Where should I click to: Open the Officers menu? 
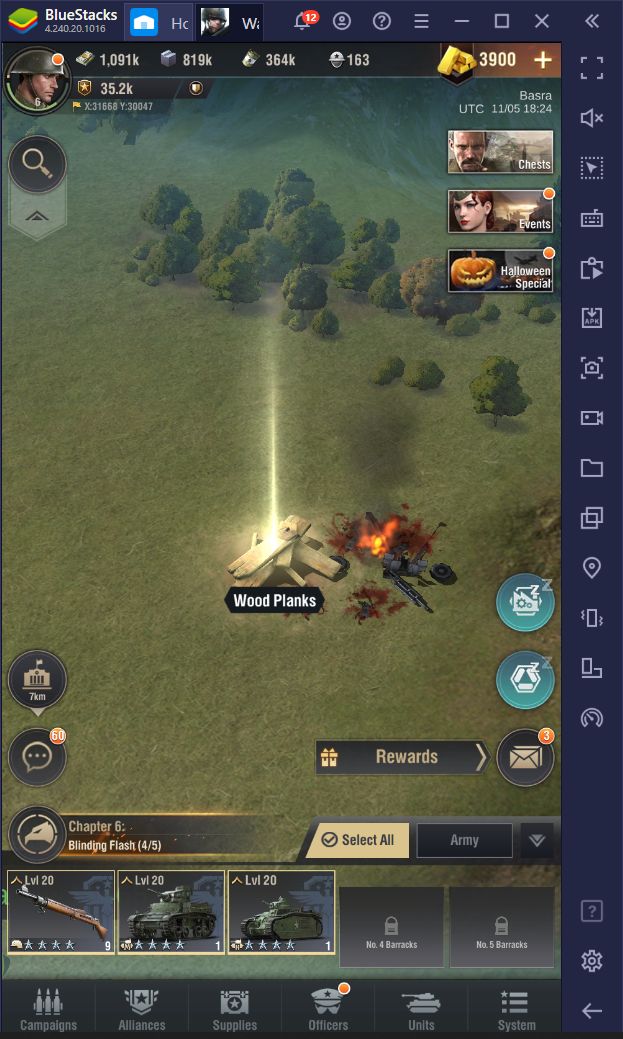click(328, 1008)
